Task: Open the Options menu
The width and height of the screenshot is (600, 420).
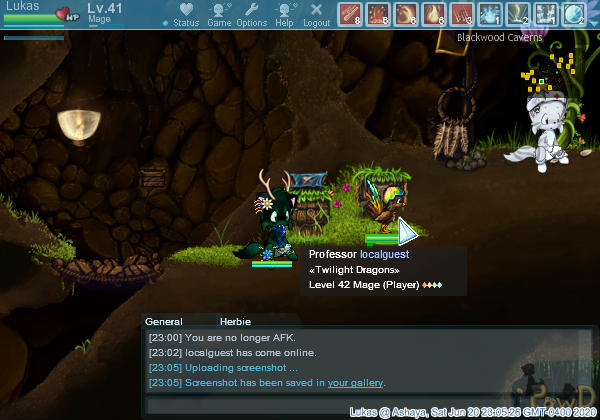Action: pyautogui.click(x=251, y=15)
